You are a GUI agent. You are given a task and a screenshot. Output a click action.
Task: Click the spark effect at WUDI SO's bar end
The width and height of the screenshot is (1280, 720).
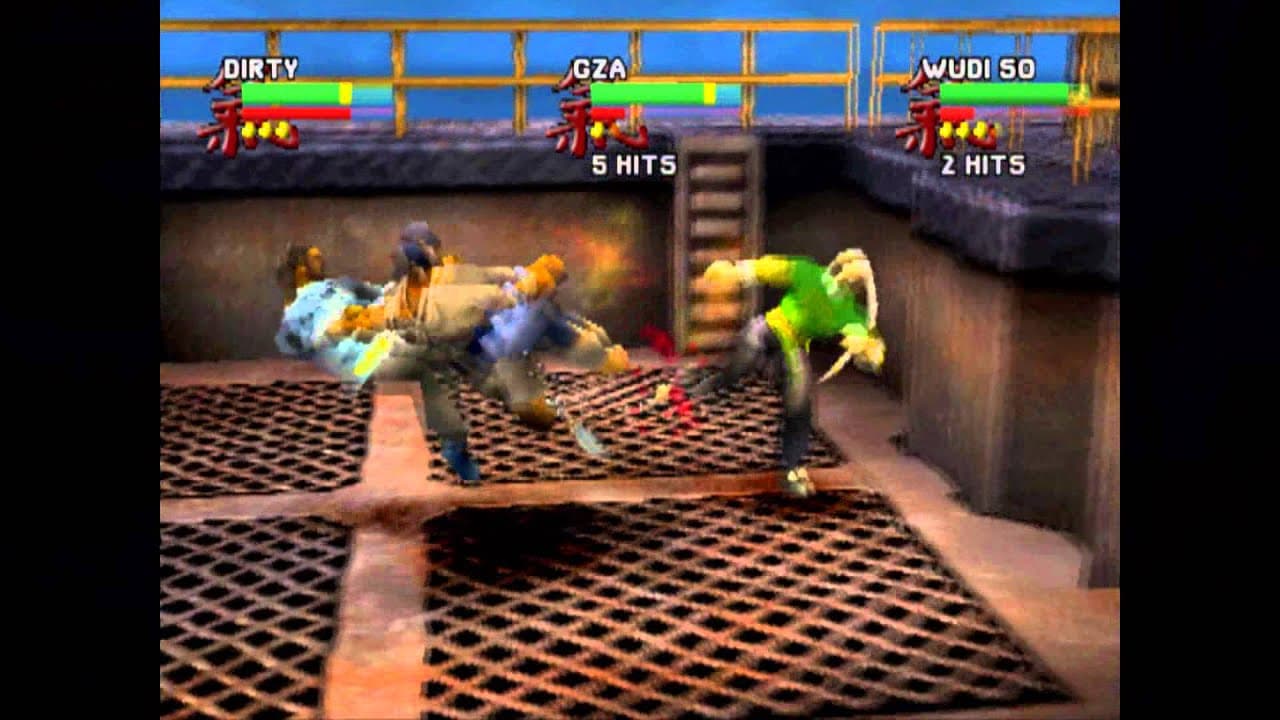(x=1077, y=98)
